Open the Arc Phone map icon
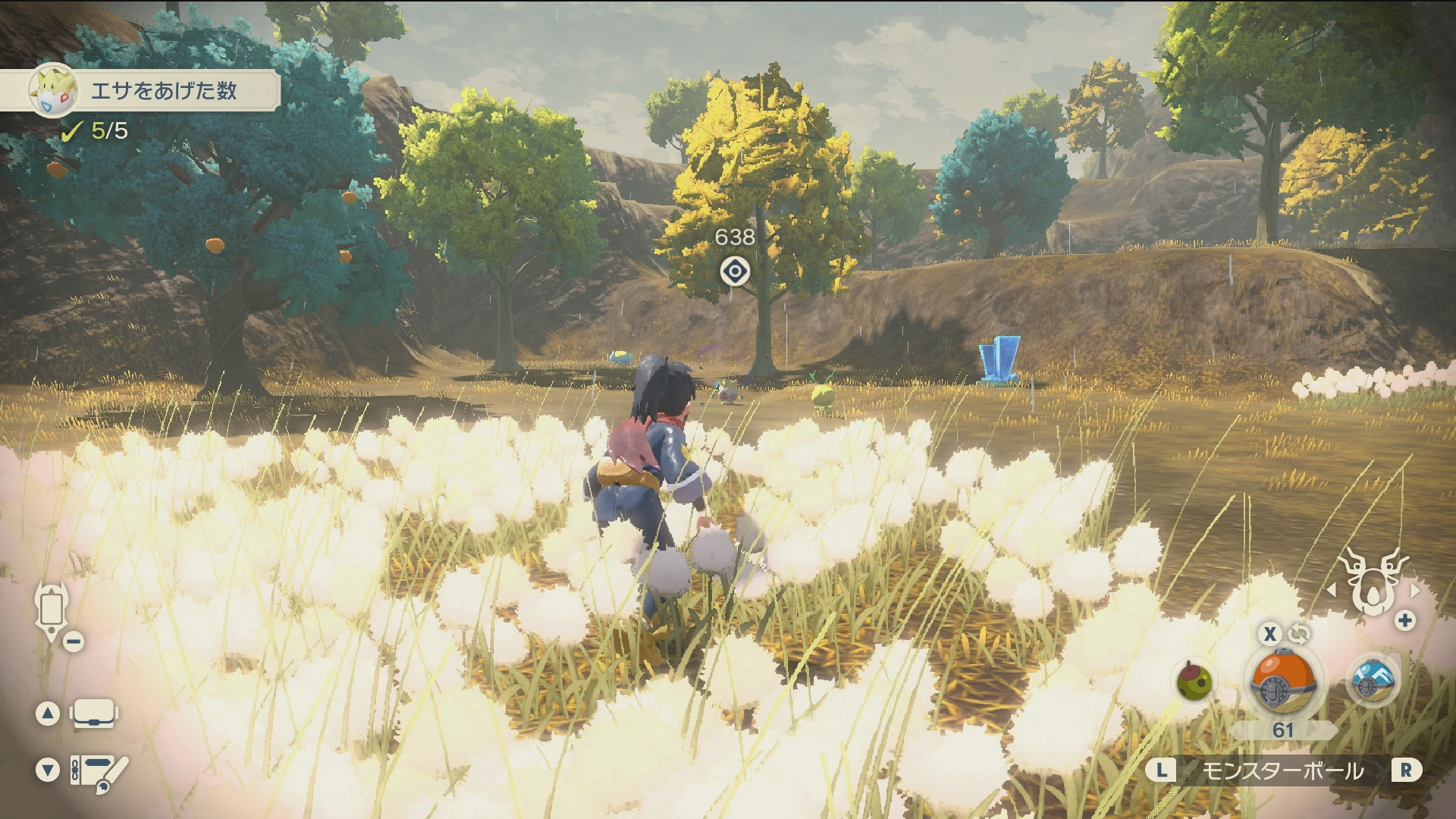The image size is (1456, 819). point(52,611)
